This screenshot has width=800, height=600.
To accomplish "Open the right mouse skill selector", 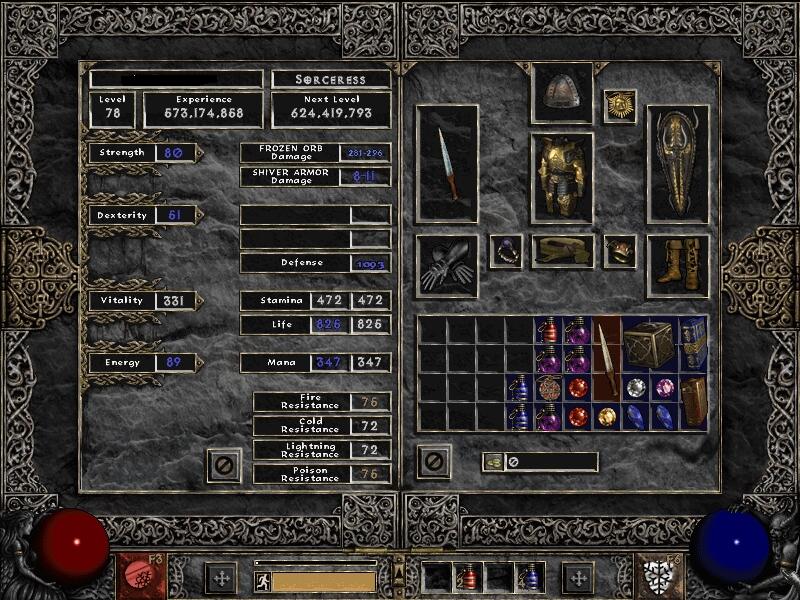I will [x=660, y=577].
